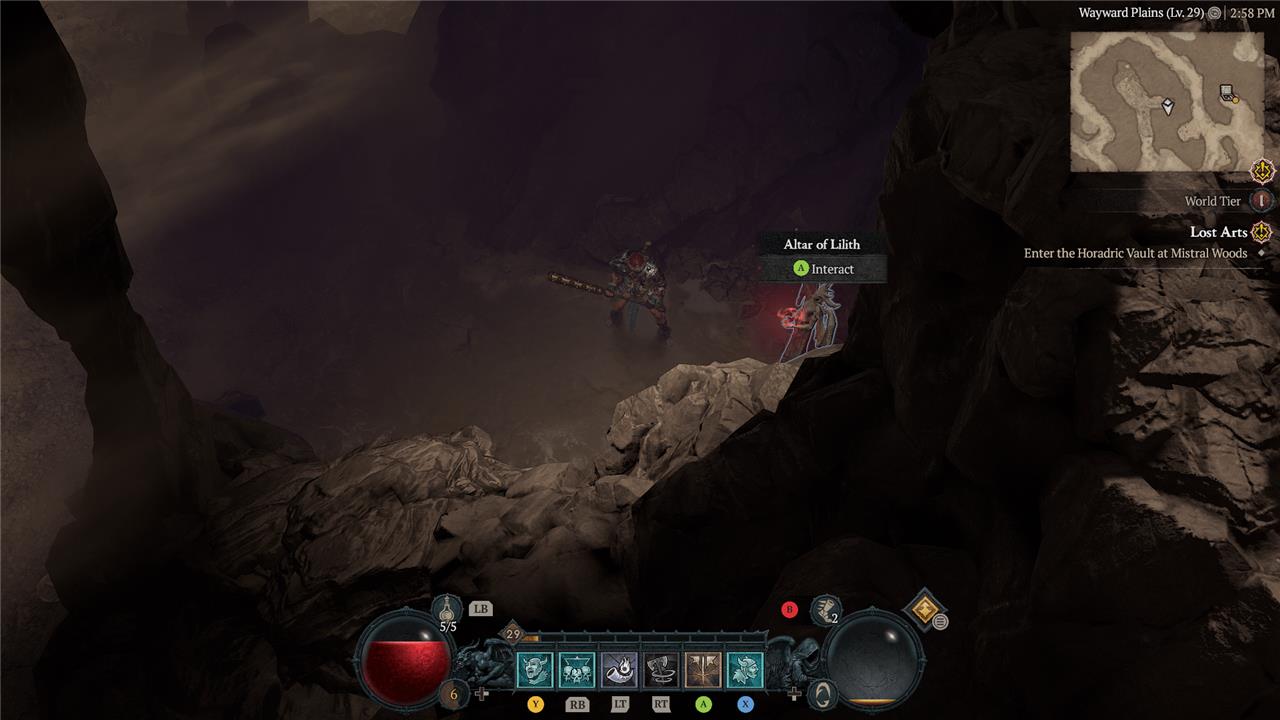The image size is (1280, 720).
Task: Click the swirling portal icon by the resource orb
Action: (x=821, y=693)
